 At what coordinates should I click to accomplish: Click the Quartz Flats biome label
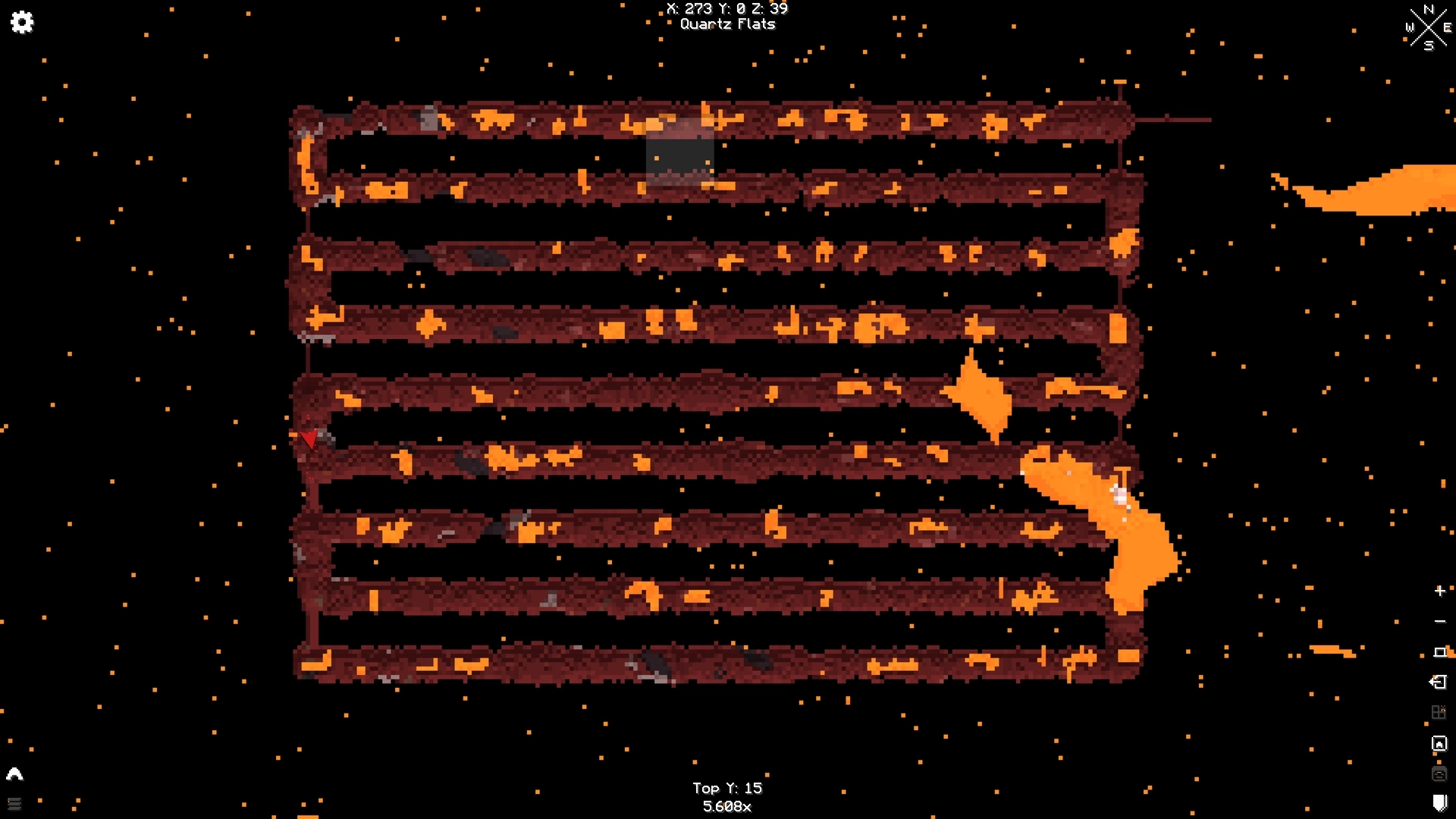pos(727,24)
